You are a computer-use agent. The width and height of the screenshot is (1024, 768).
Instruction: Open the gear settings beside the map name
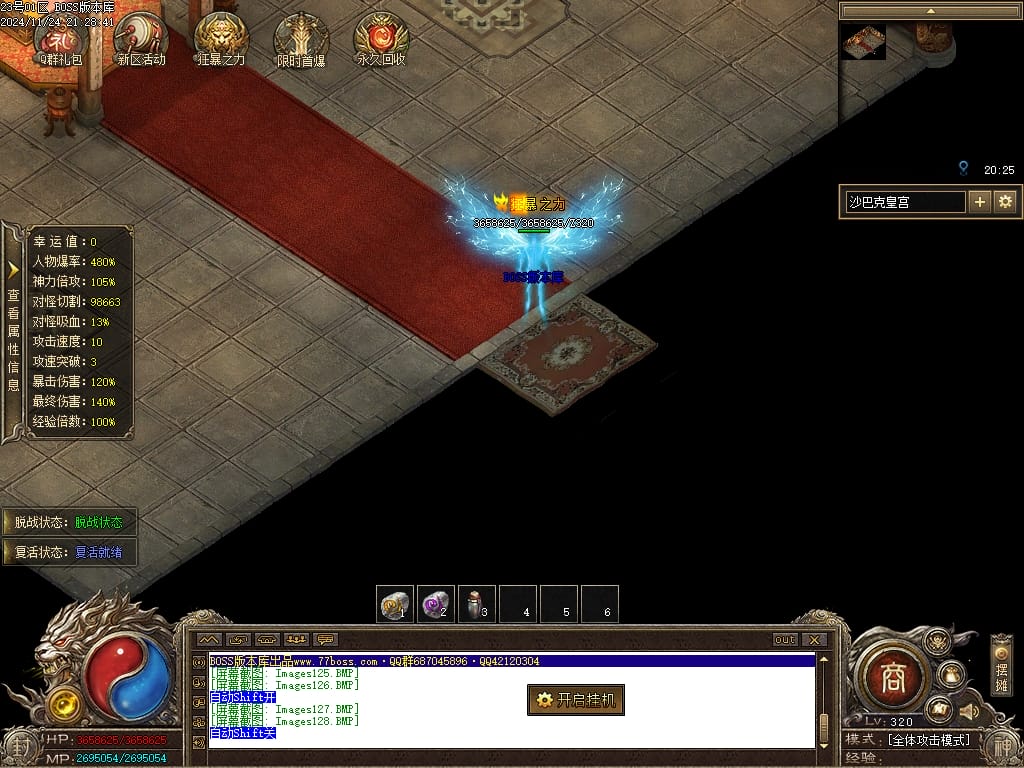(x=1005, y=202)
